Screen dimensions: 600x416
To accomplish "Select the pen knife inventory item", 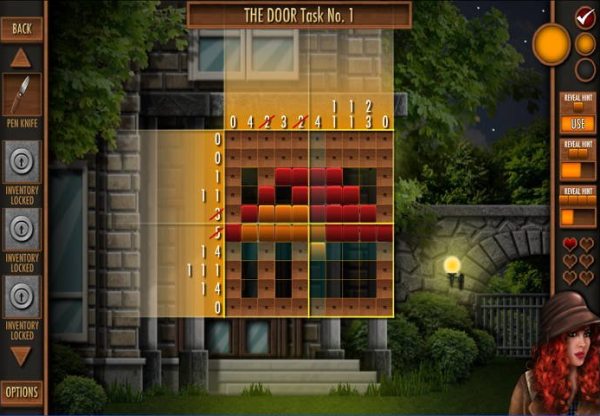I will click(x=22, y=96).
